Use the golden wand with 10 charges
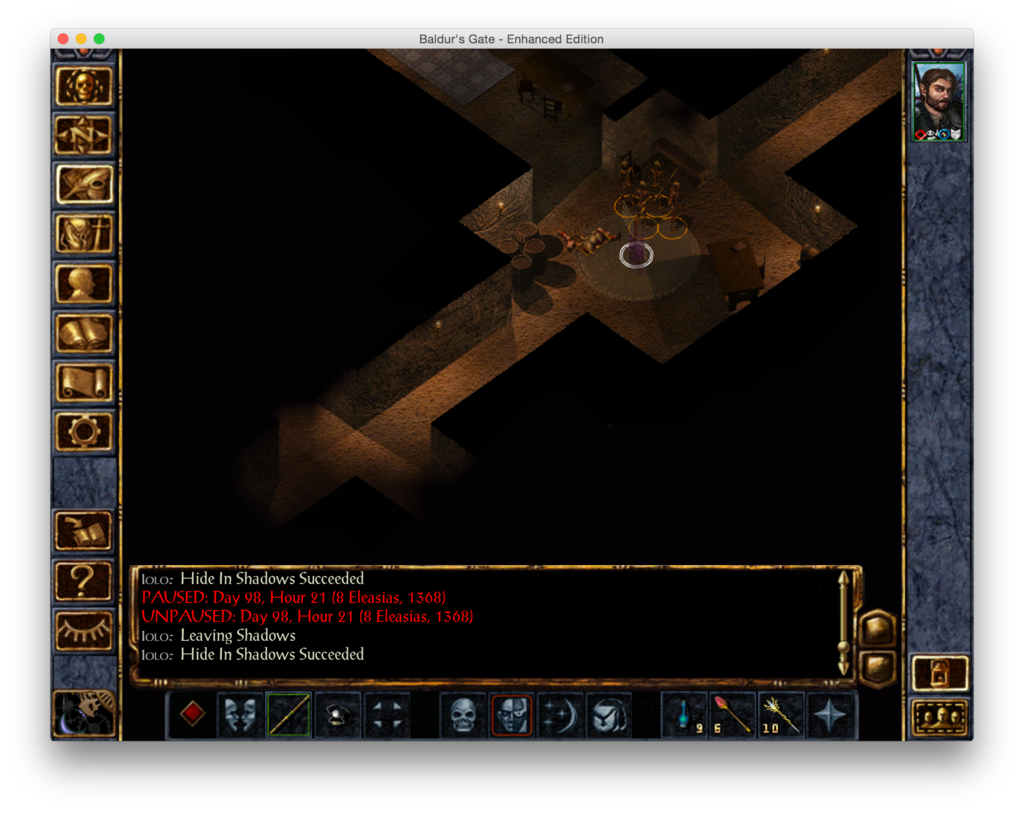This screenshot has width=1024, height=813. (x=781, y=715)
